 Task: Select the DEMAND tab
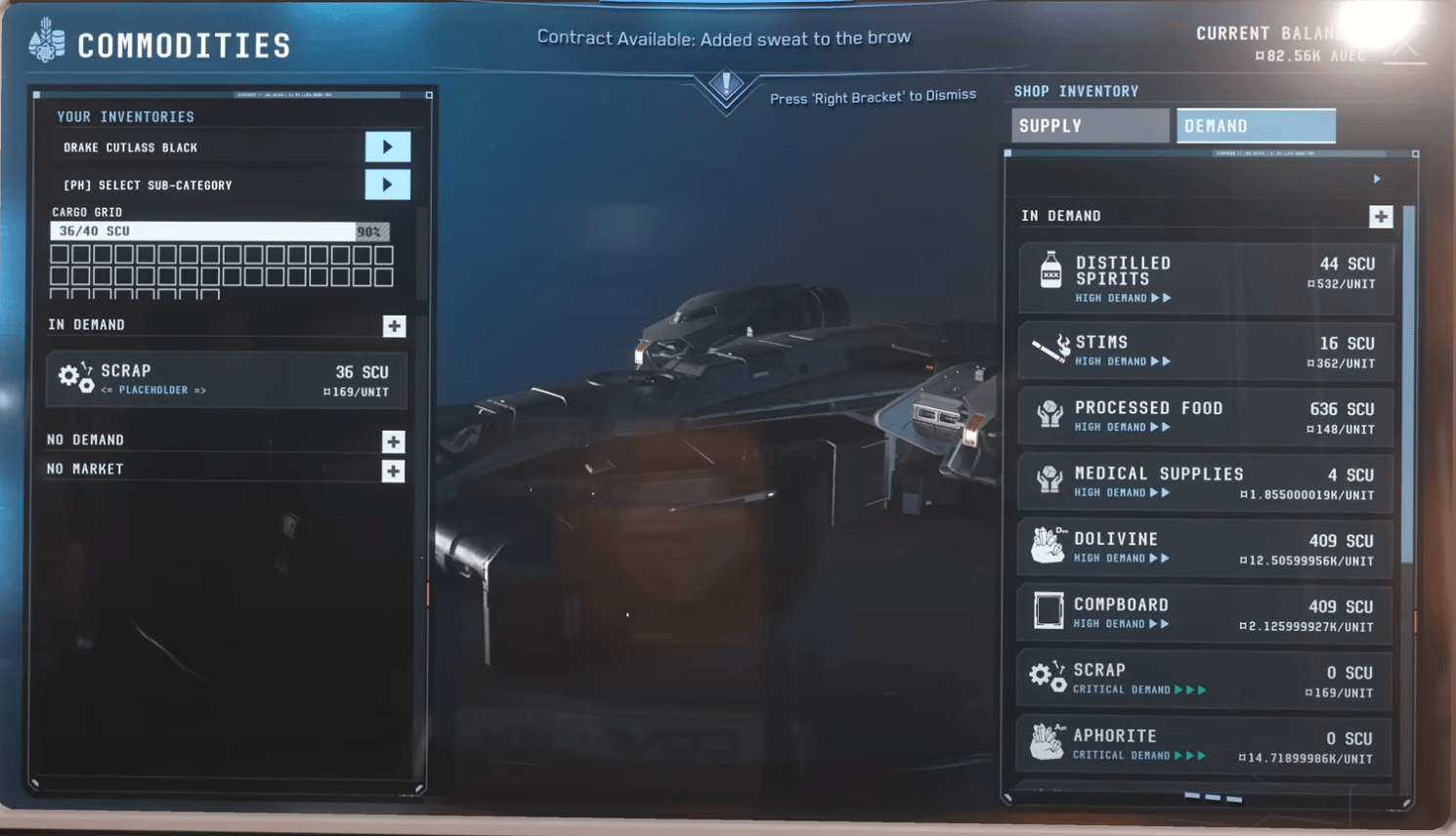click(1256, 125)
